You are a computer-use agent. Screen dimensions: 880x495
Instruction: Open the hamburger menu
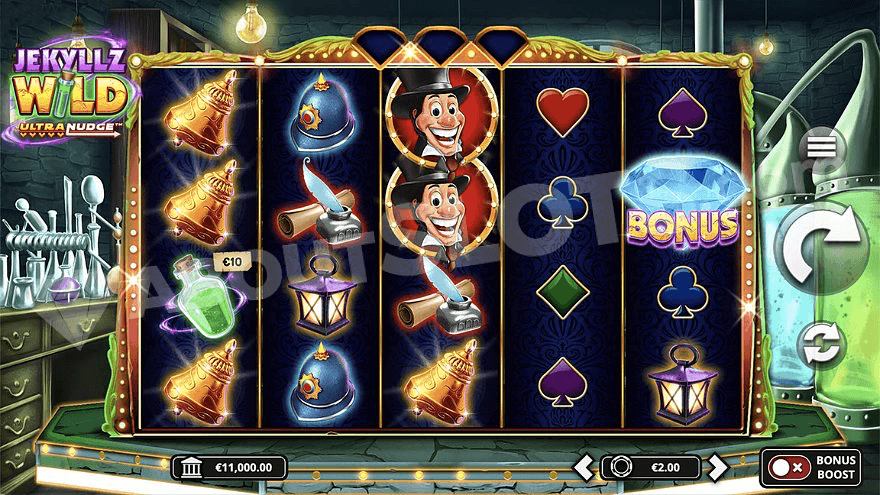(821, 146)
